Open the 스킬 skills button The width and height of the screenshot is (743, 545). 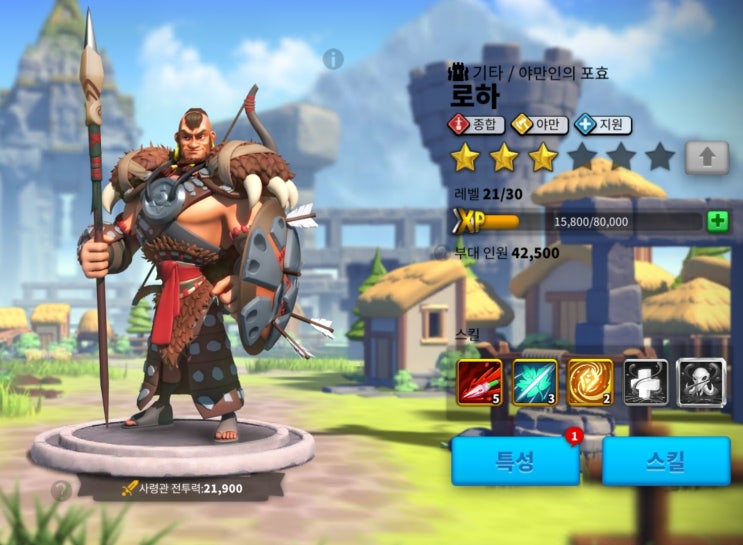coord(665,461)
